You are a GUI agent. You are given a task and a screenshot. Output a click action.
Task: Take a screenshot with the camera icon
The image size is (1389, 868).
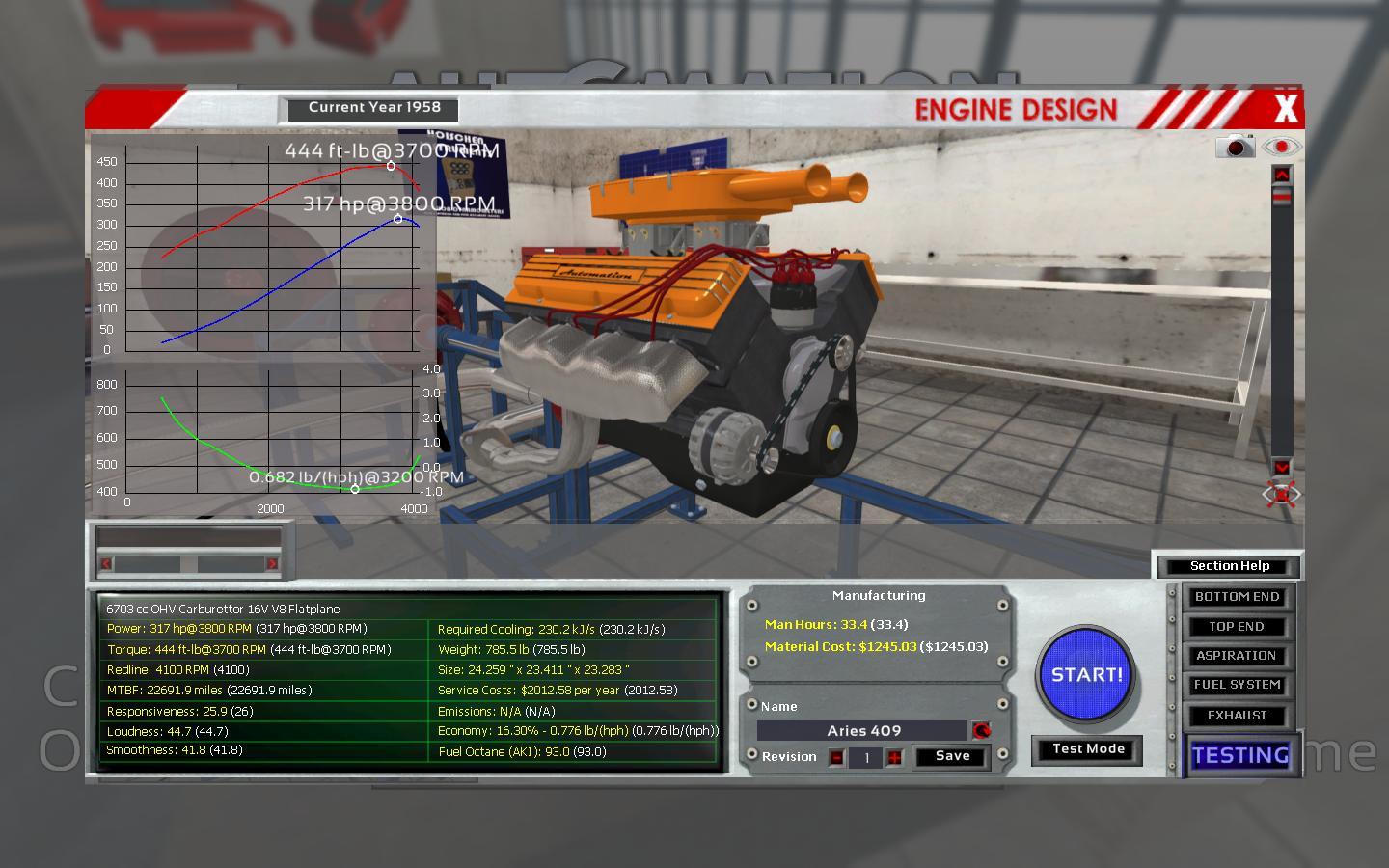tap(1235, 147)
